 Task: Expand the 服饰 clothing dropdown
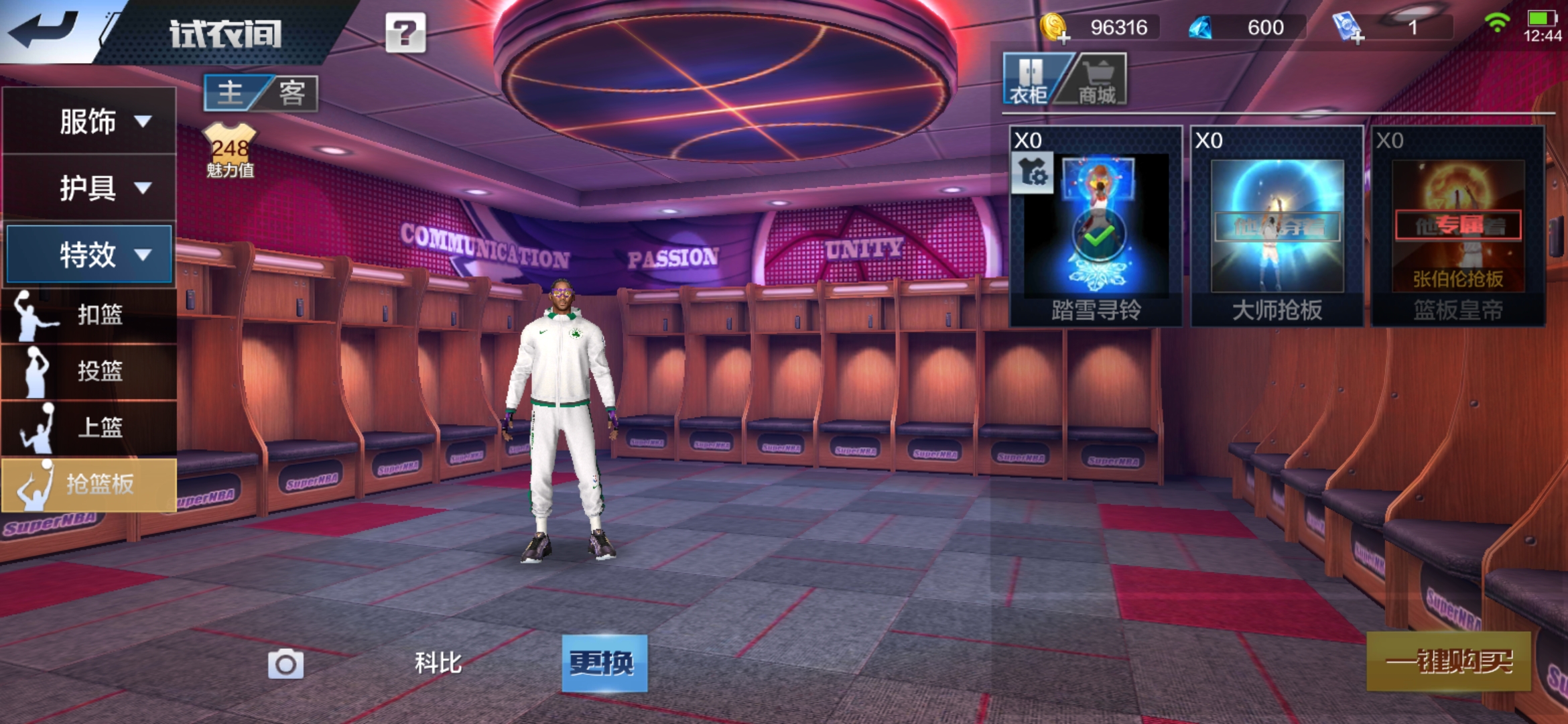(x=90, y=121)
